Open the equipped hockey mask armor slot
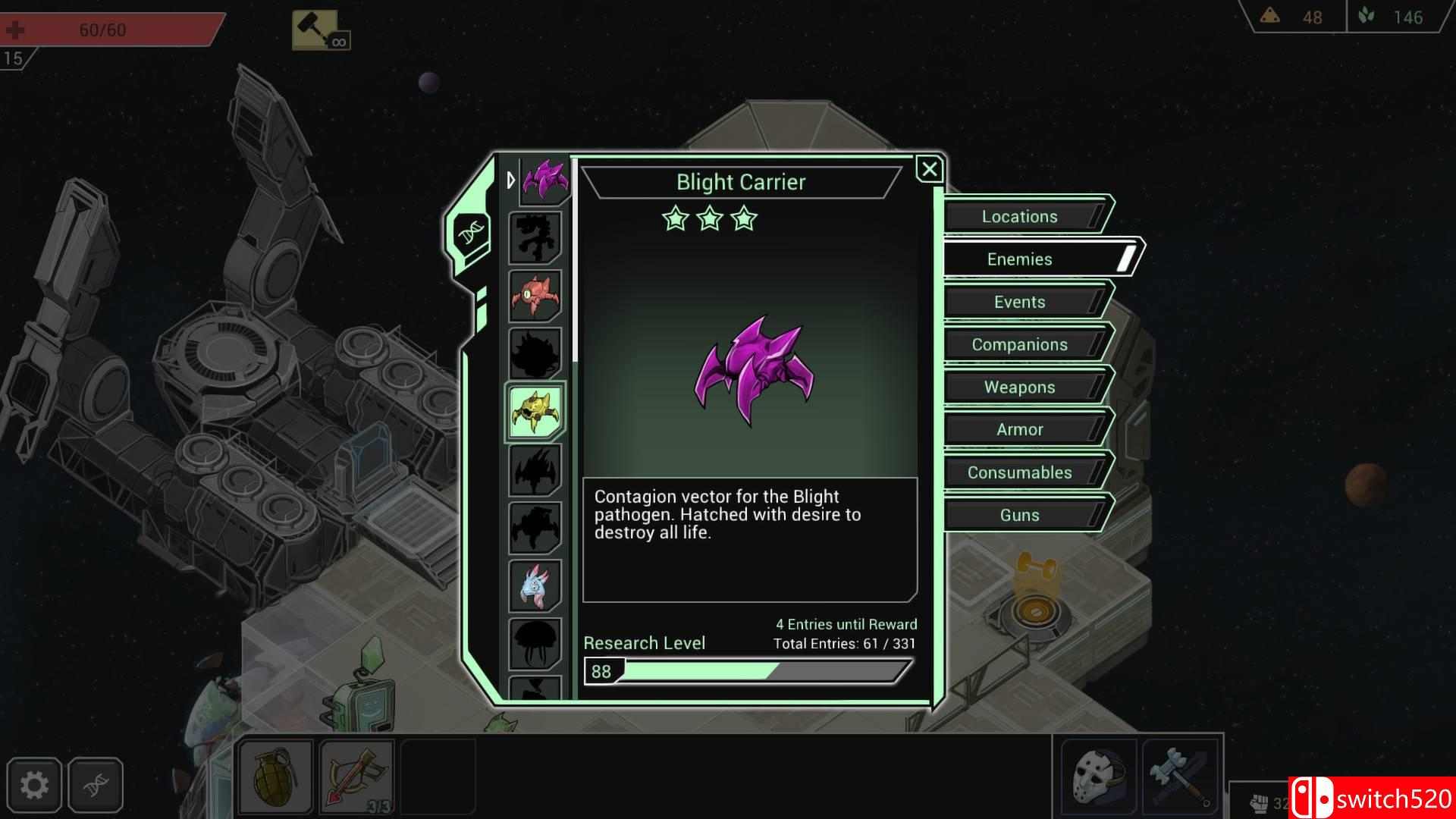Image resolution: width=1456 pixels, height=819 pixels. point(1098,773)
